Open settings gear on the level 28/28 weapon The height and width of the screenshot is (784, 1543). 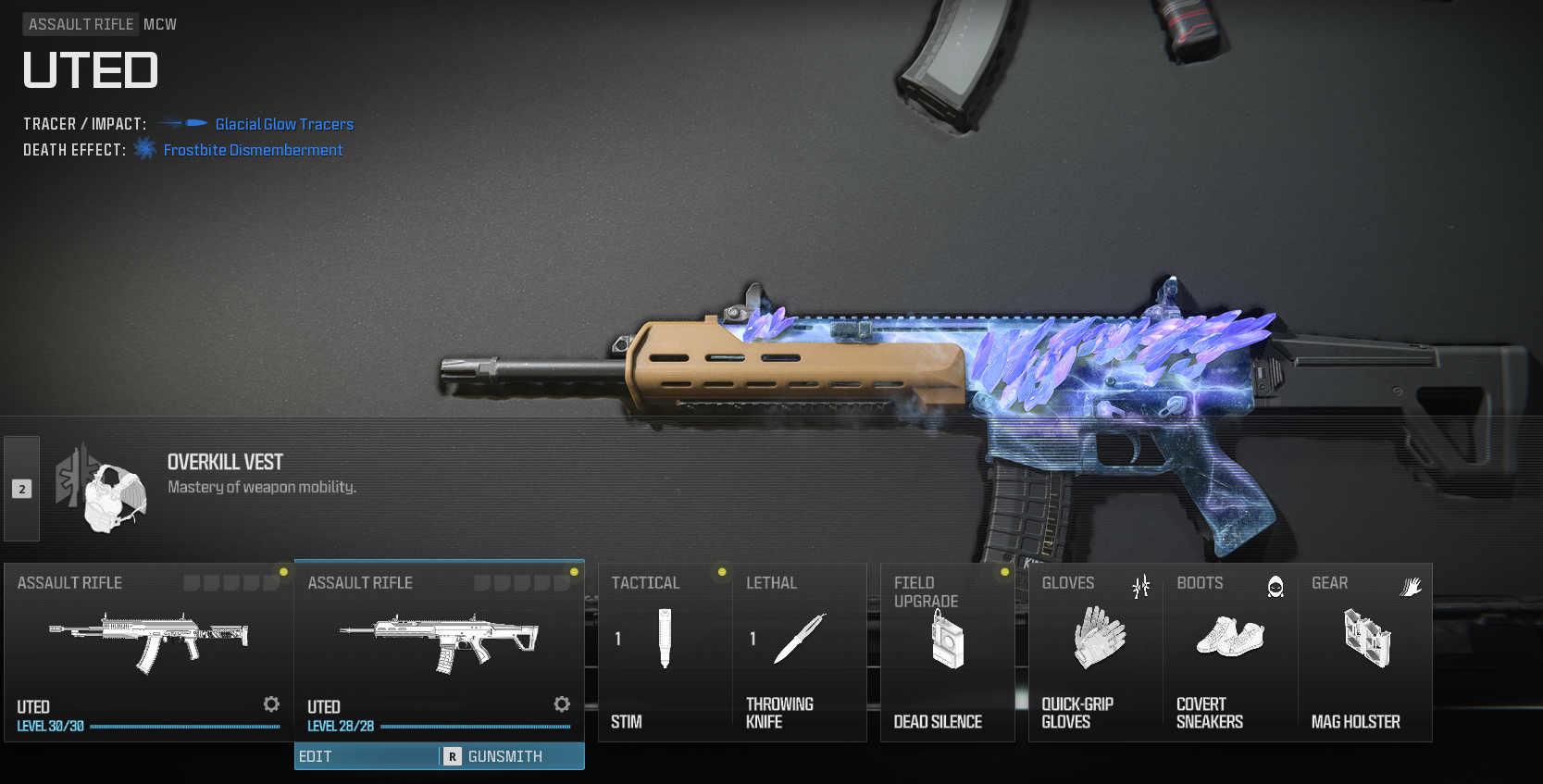pyautogui.click(x=562, y=704)
